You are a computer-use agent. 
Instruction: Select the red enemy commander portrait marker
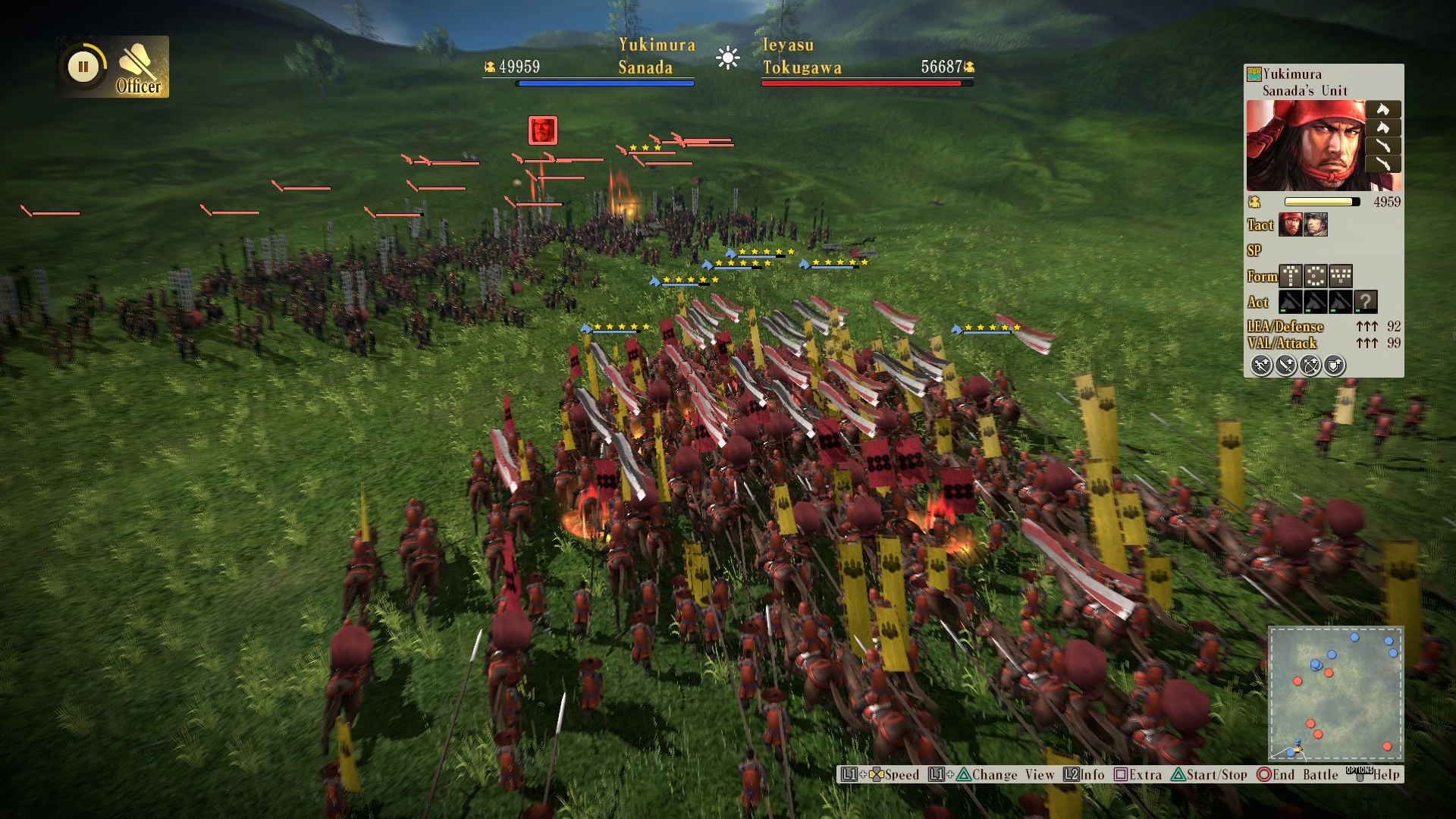543,130
